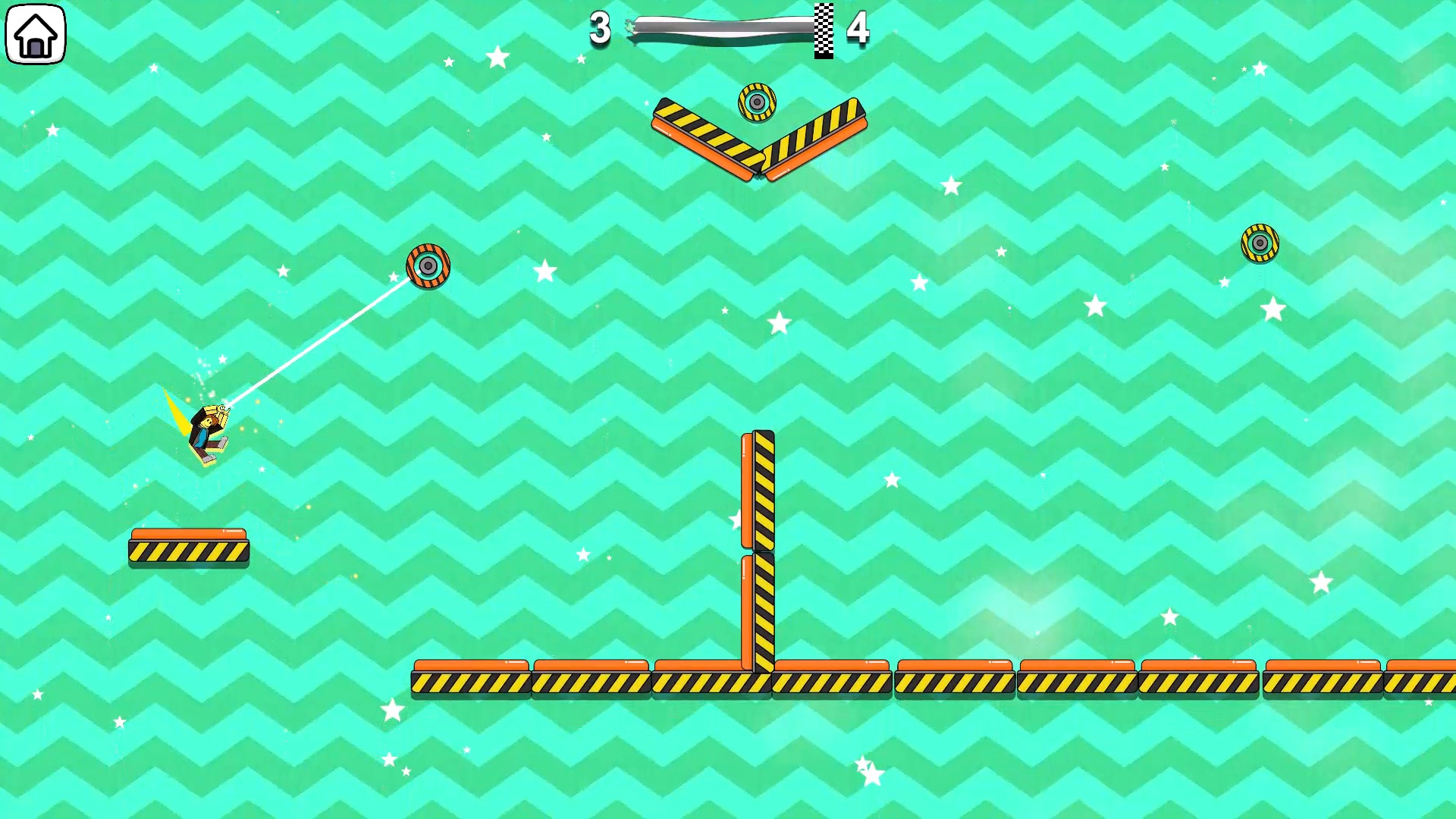Select the orange grapple wheel with attached rope
The height and width of the screenshot is (819, 1456).
tap(428, 265)
